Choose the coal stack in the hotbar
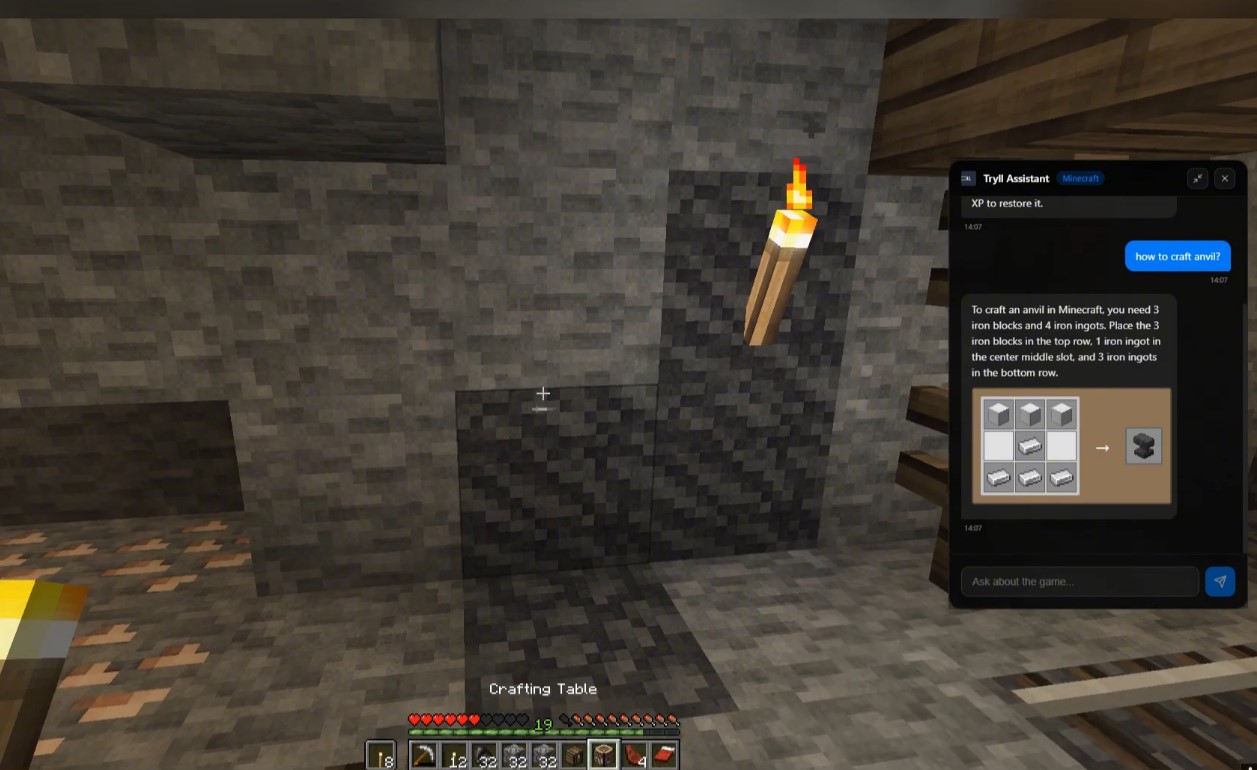The height and width of the screenshot is (770, 1257). (x=485, y=756)
